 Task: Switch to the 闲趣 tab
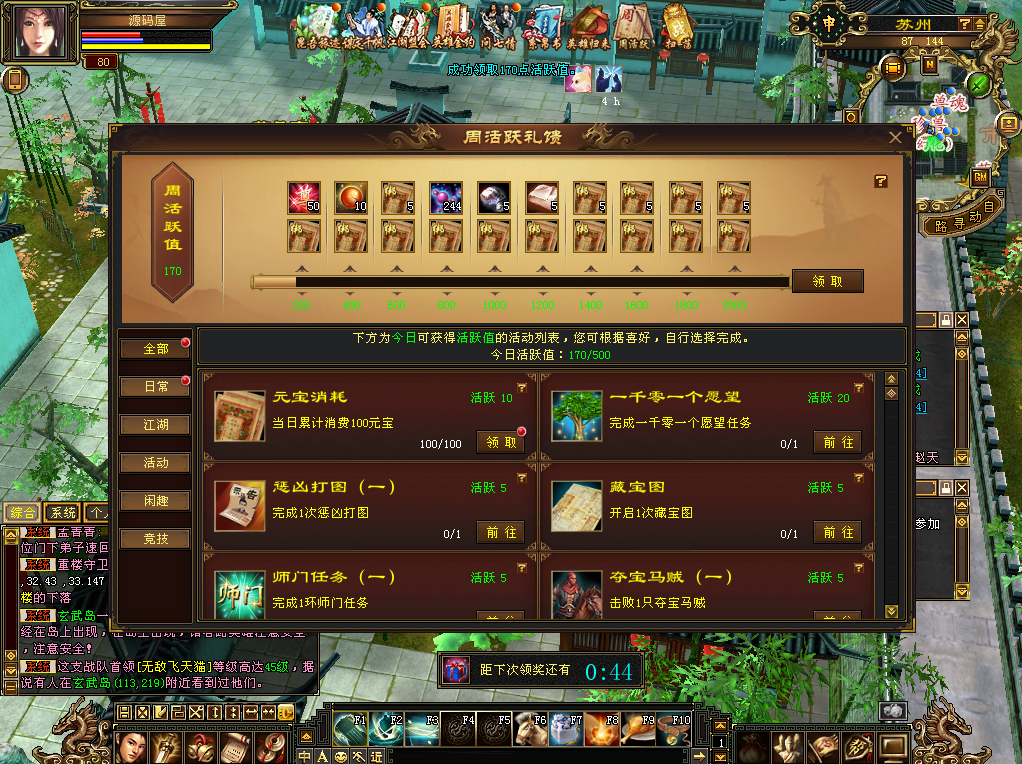(x=155, y=501)
